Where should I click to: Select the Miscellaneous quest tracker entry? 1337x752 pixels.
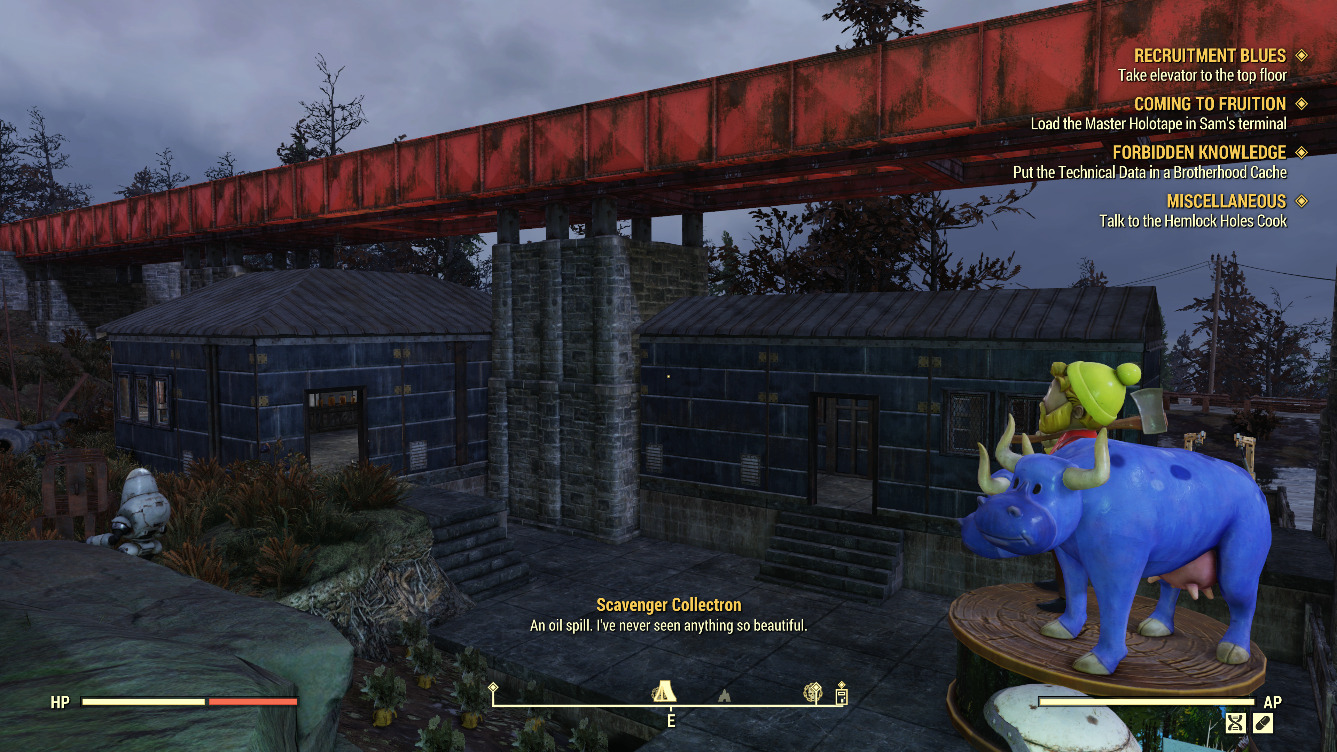[x=1225, y=201]
